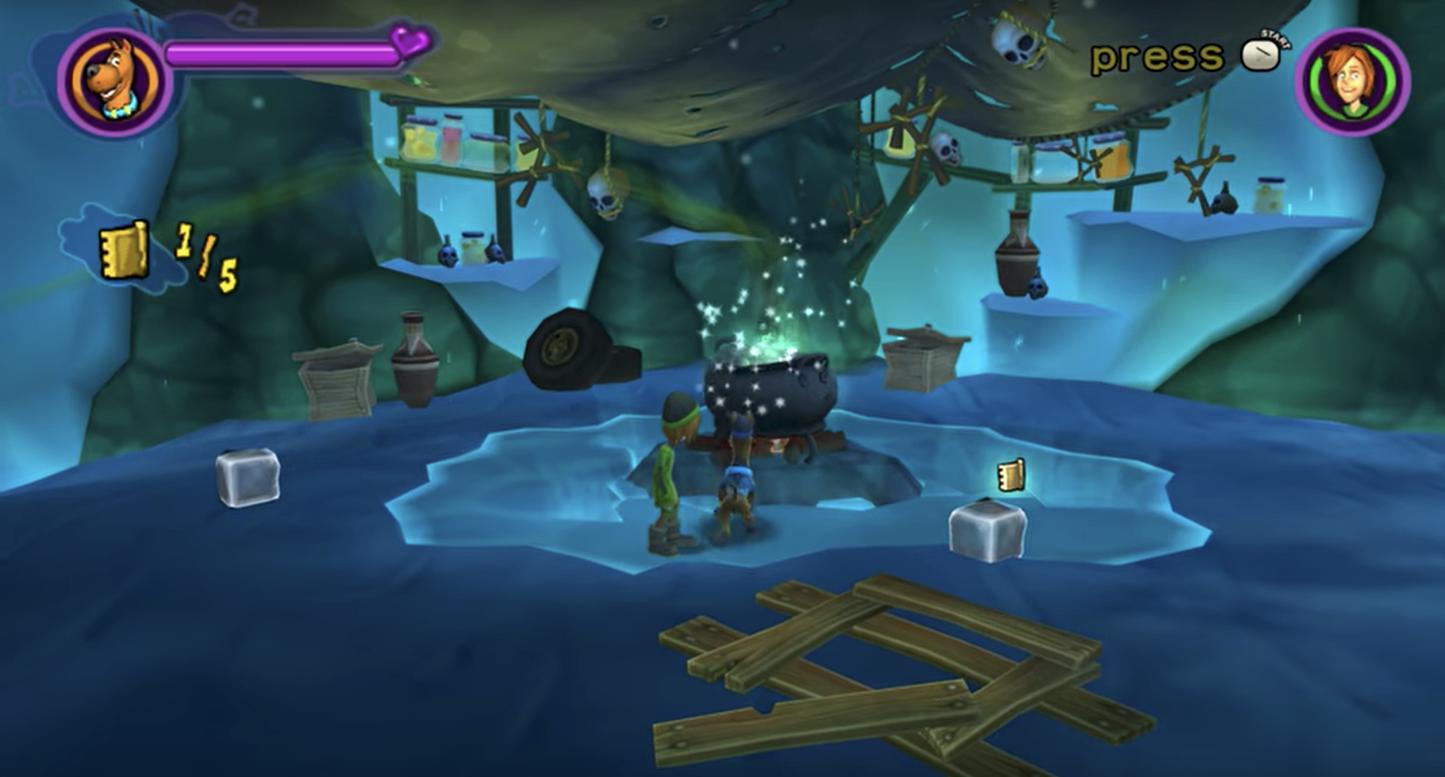Click the golden scroll pickup near the ice cube
Image resolution: width=1445 pixels, height=777 pixels.
1010,475
